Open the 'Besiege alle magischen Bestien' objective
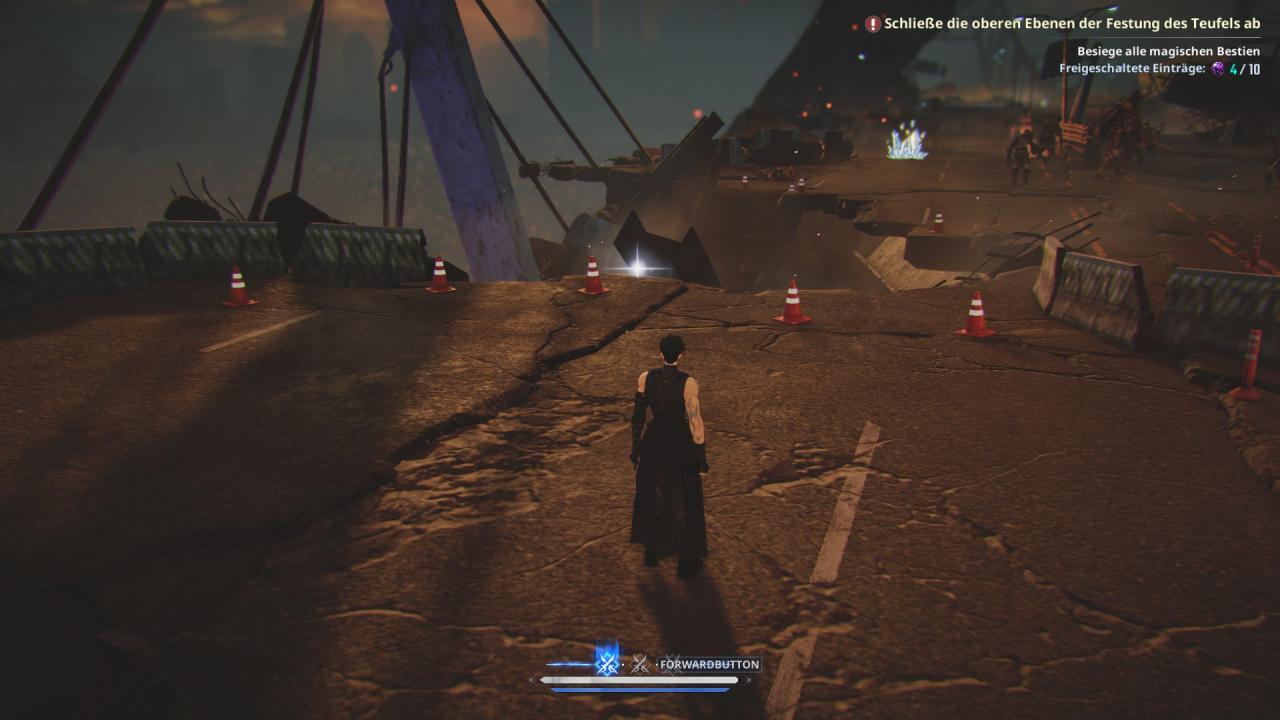Screen dimensions: 1280x720 (x=1168, y=51)
